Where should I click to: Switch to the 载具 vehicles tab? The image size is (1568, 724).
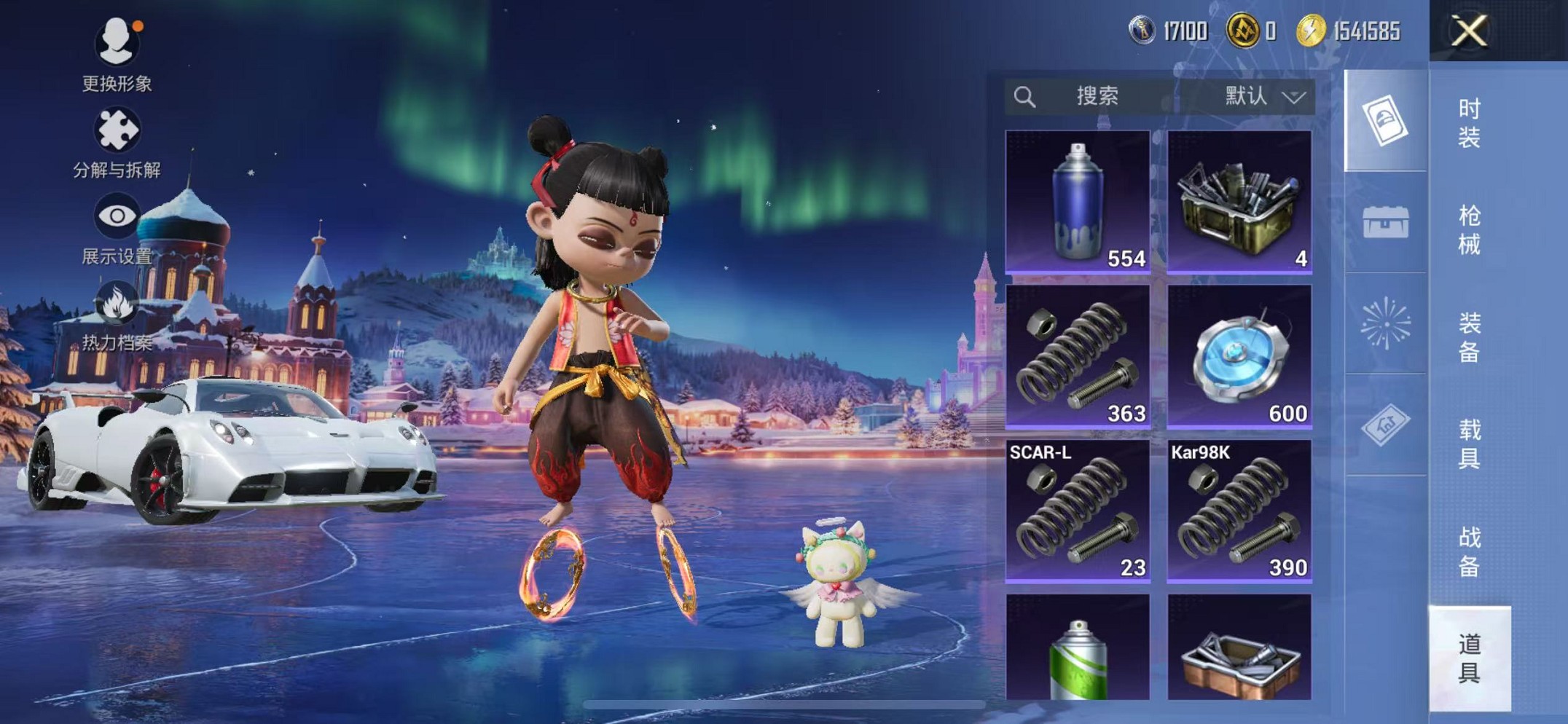point(1469,443)
